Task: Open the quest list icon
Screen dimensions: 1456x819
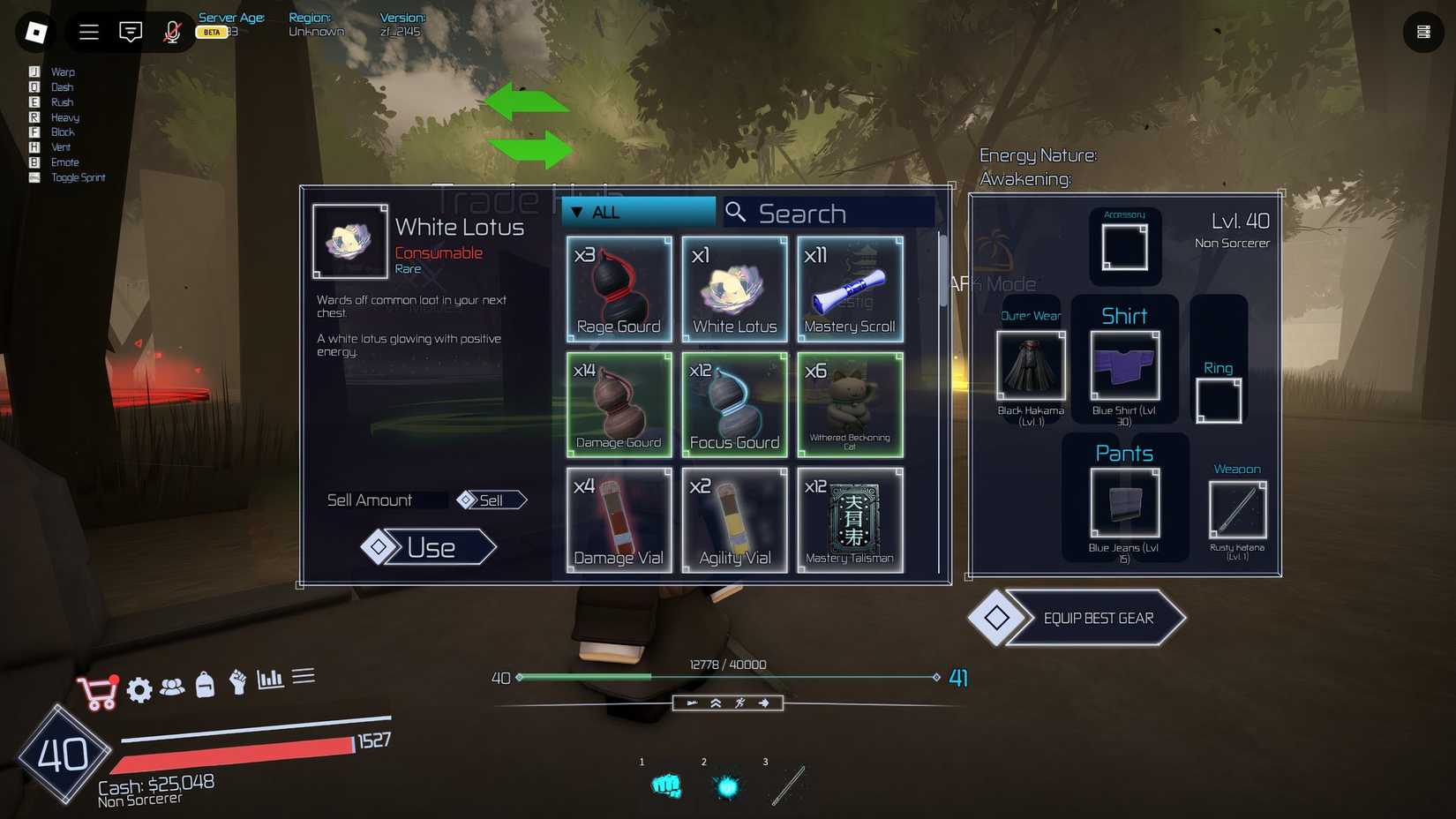Action: click(304, 675)
